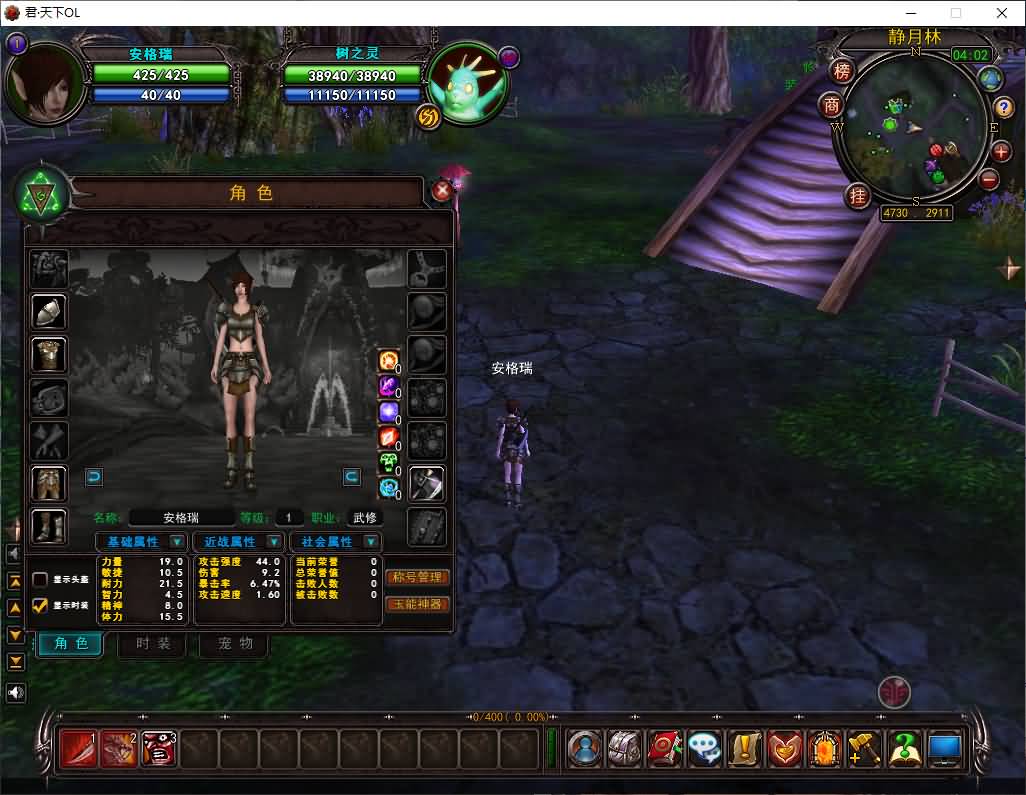
Task: Open the 宠物 tab
Action: pyautogui.click(x=233, y=643)
